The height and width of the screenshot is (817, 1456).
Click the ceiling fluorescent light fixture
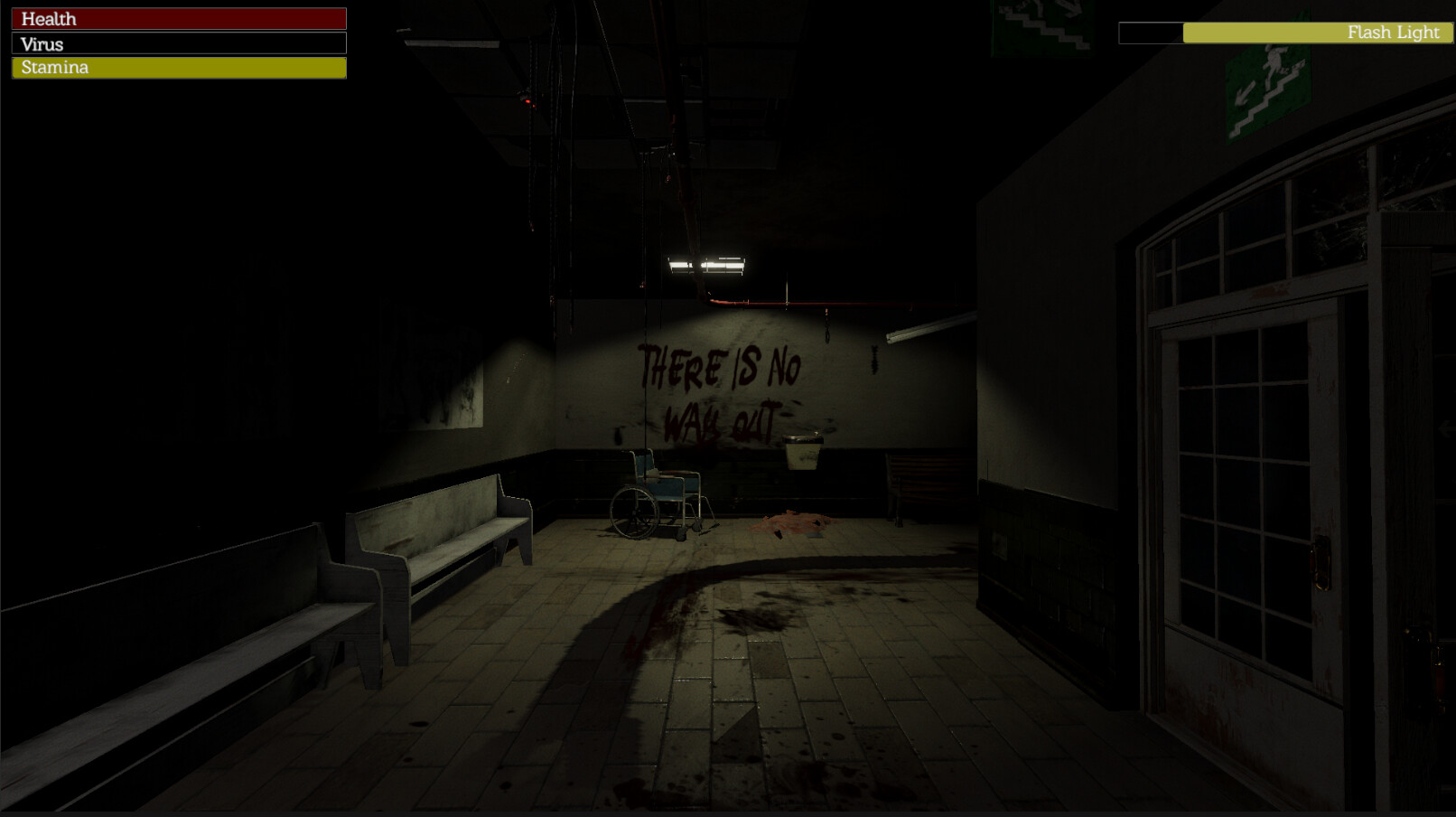click(706, 264)
